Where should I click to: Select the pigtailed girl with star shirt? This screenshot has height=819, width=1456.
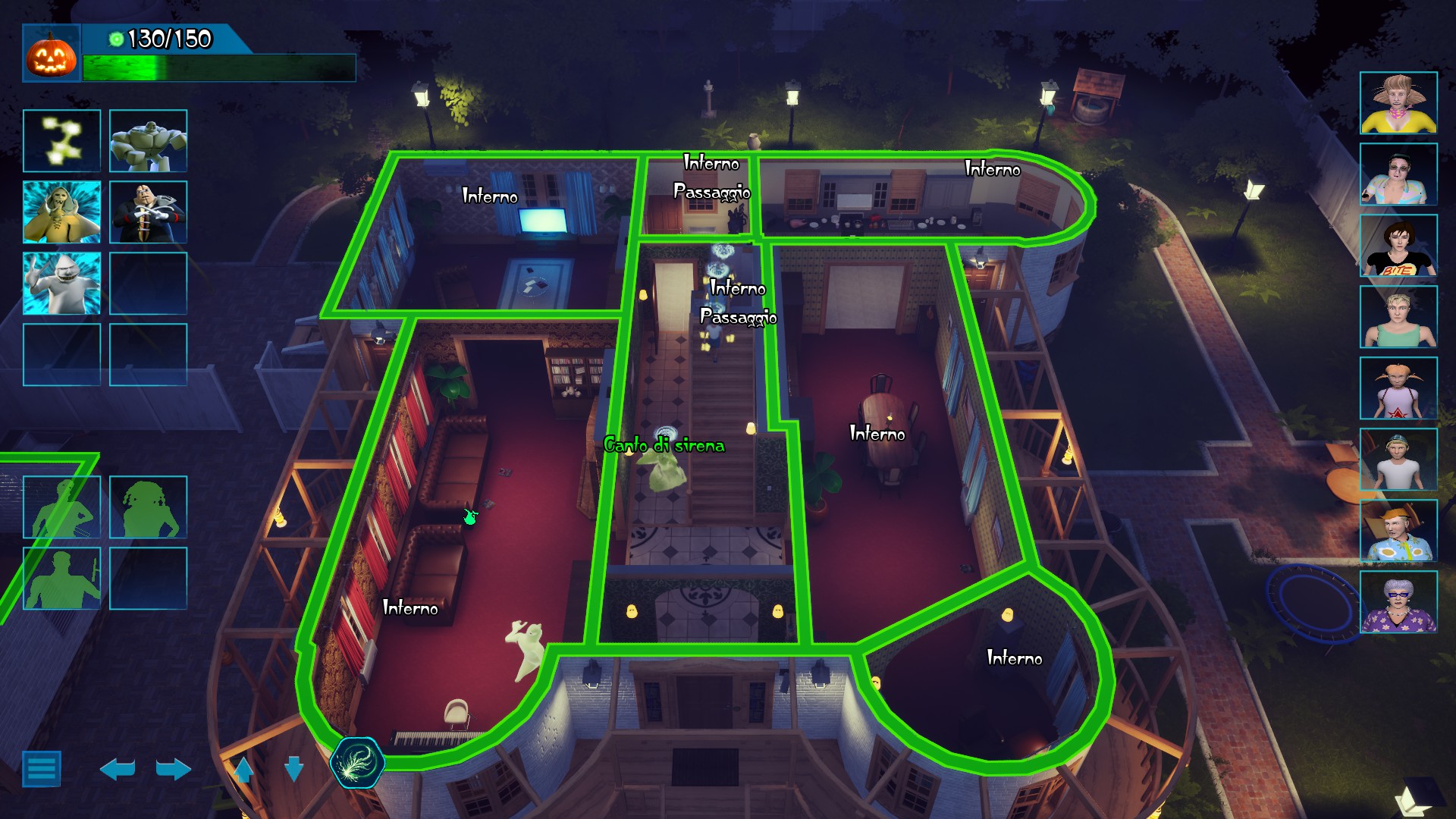1398,388
